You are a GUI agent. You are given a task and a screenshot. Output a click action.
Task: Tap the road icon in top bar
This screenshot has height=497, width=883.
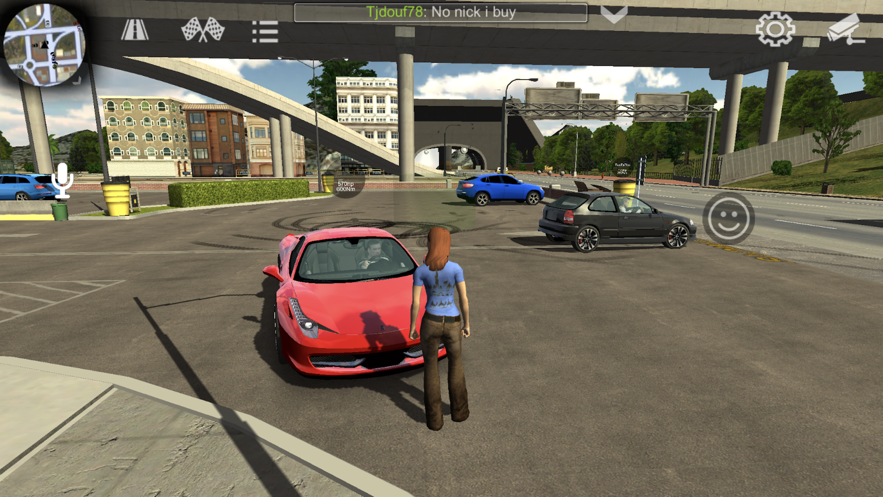(135, 30)
